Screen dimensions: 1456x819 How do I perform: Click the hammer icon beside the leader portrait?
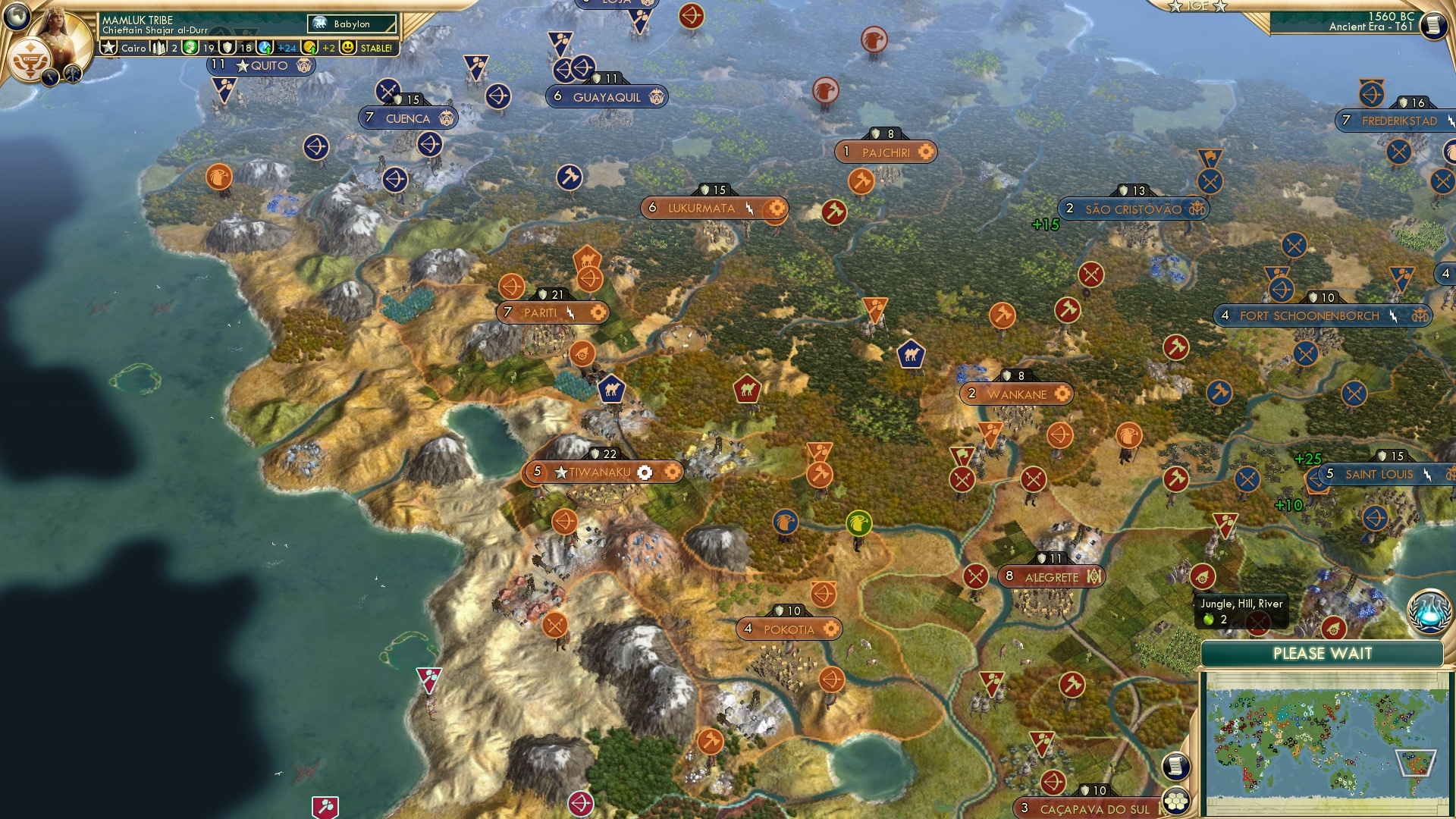tap(73, 73)
